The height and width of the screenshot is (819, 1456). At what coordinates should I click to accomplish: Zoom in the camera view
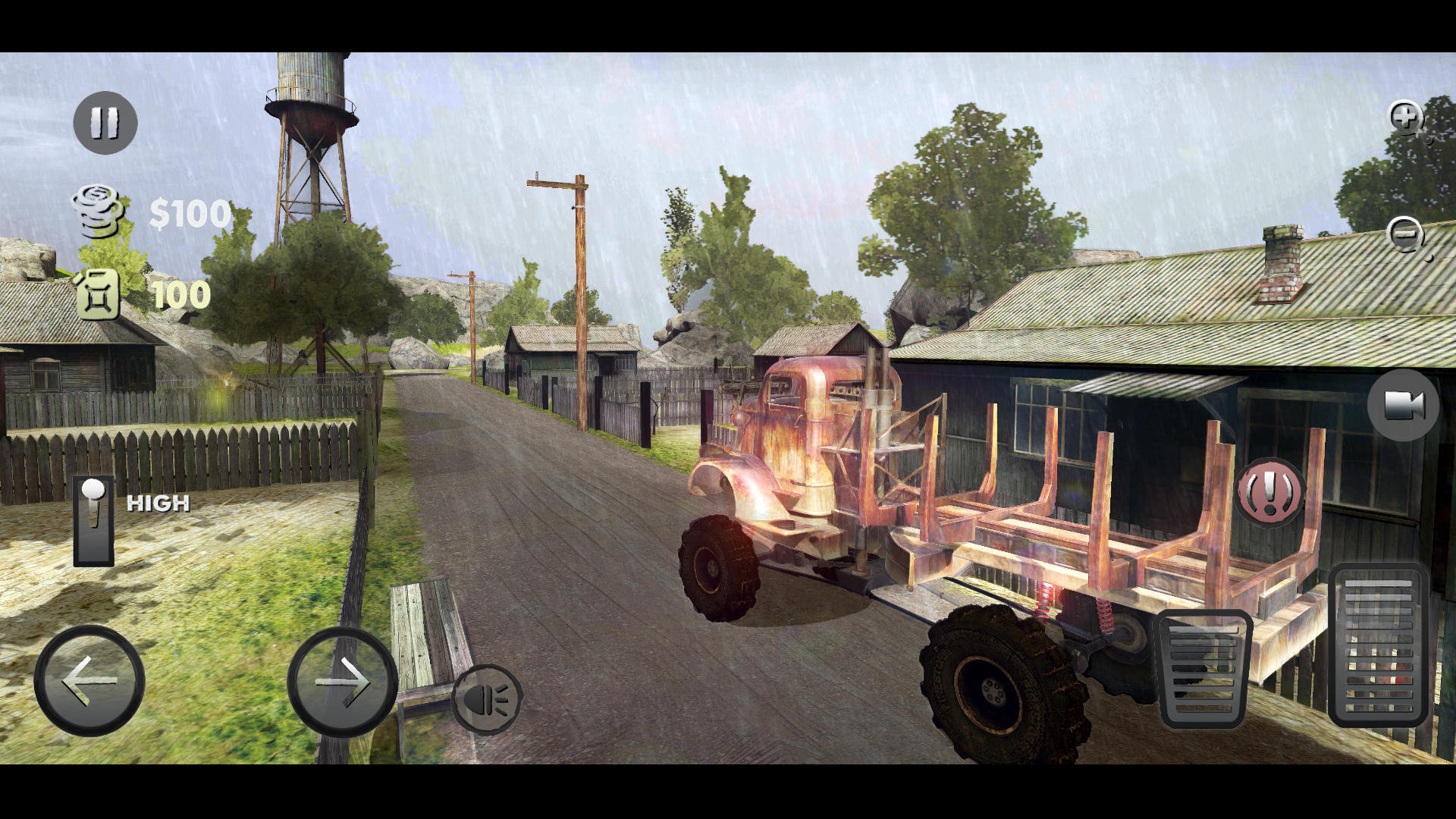click(x=1405, y=118)
